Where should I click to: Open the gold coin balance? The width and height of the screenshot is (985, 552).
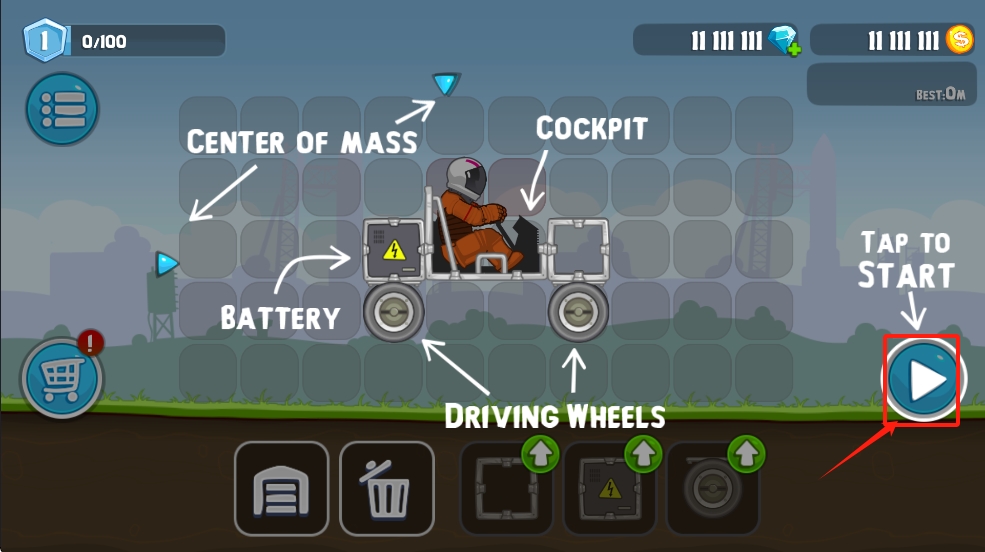click(x=959, y=40)
